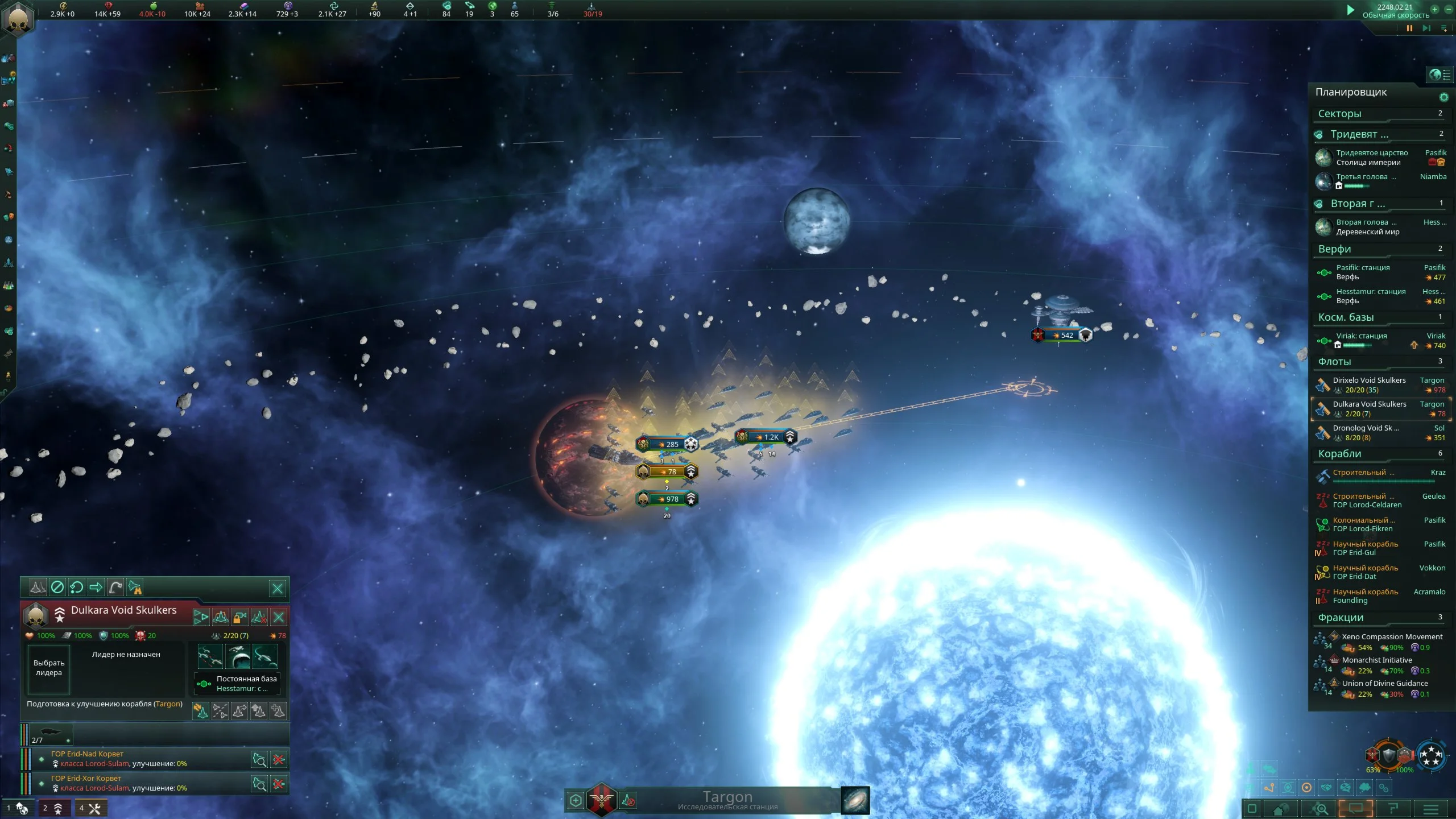1456x819 pixels.
Task: Increase game speed with the plus button
Action: click(1434, 10)
